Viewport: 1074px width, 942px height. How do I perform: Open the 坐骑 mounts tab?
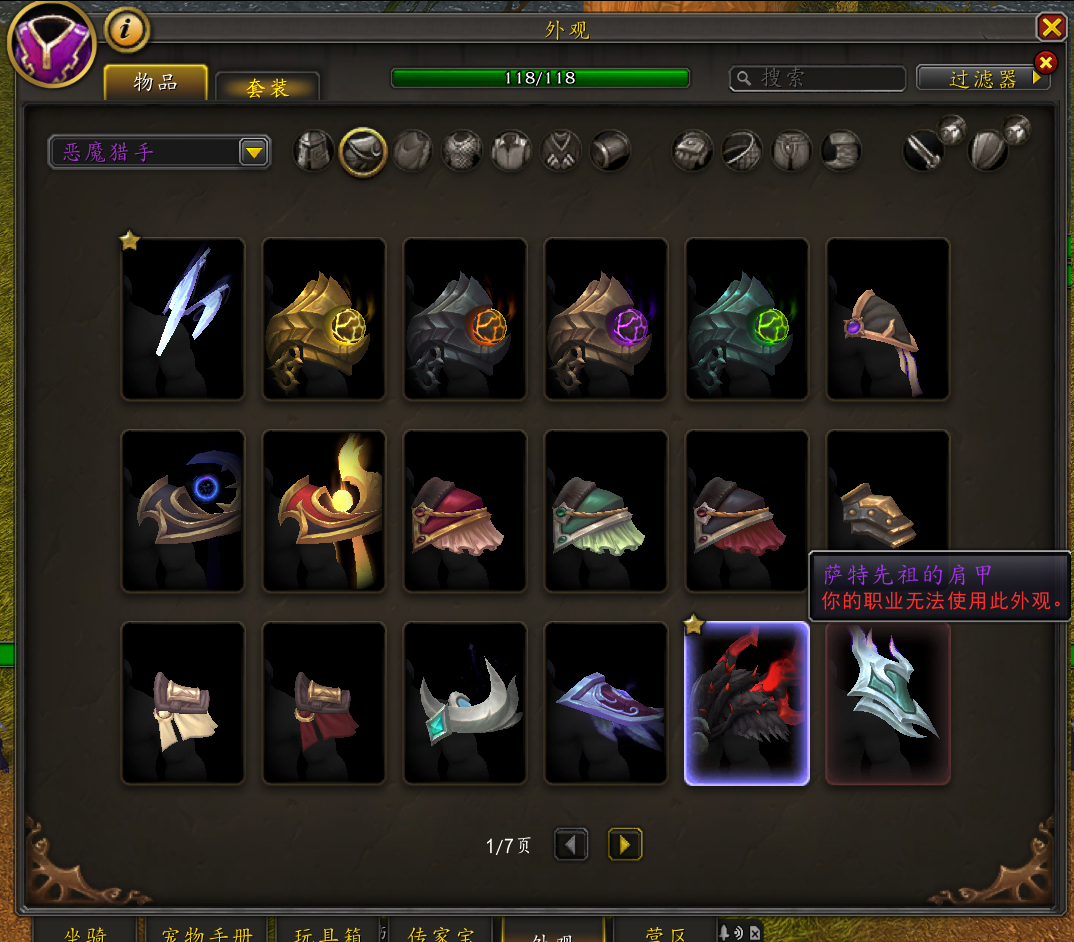[86, 932]
